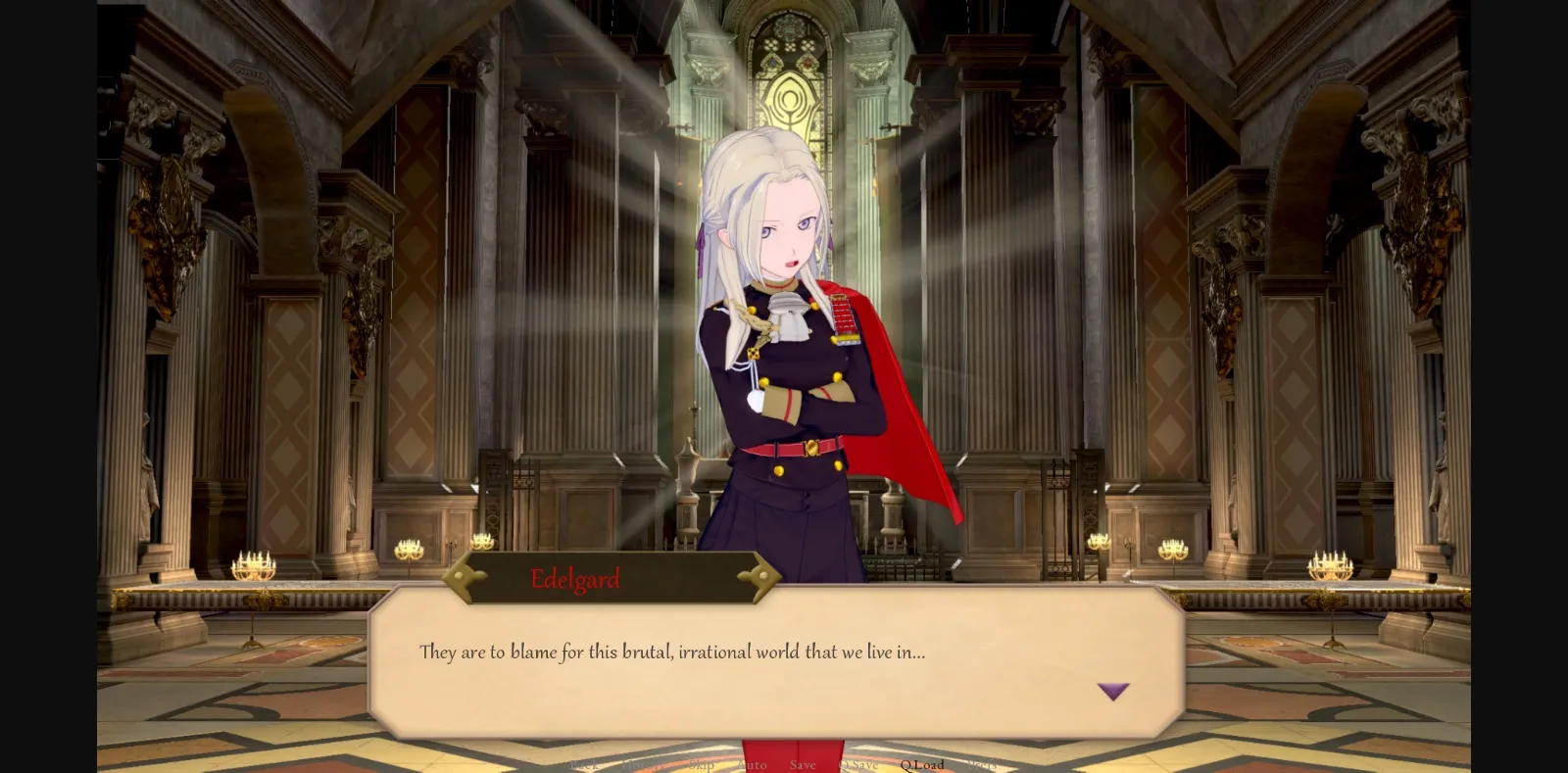This screenshot has width=1568, height=773.
Task: Open the Prefs settings menu
Action: (x=985, y=764)
